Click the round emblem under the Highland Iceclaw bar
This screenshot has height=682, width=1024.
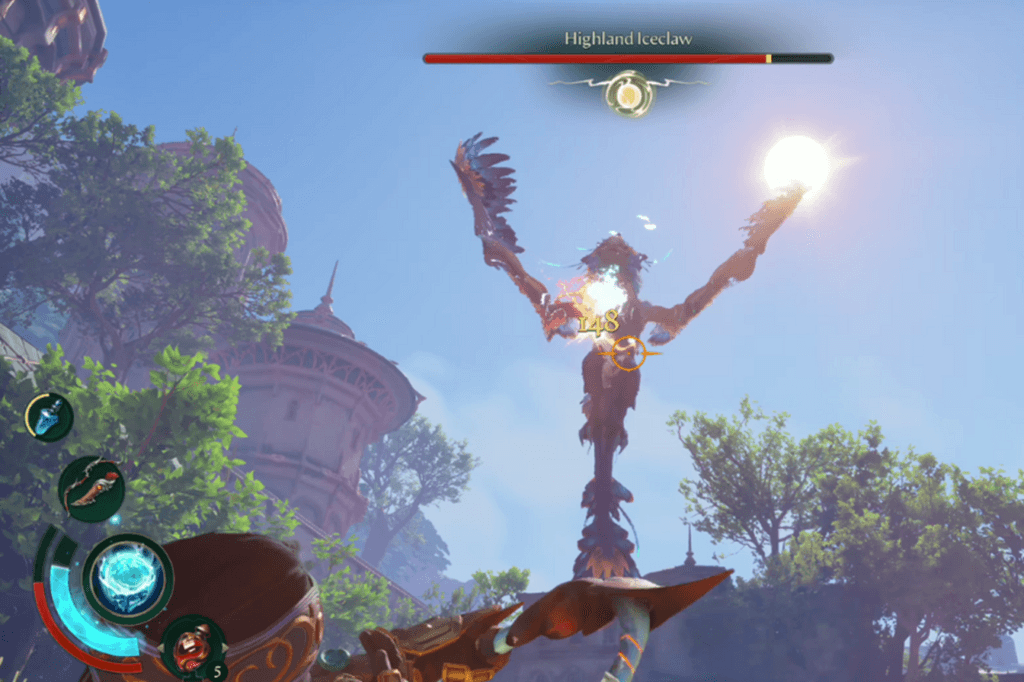(x=628, y=95)
